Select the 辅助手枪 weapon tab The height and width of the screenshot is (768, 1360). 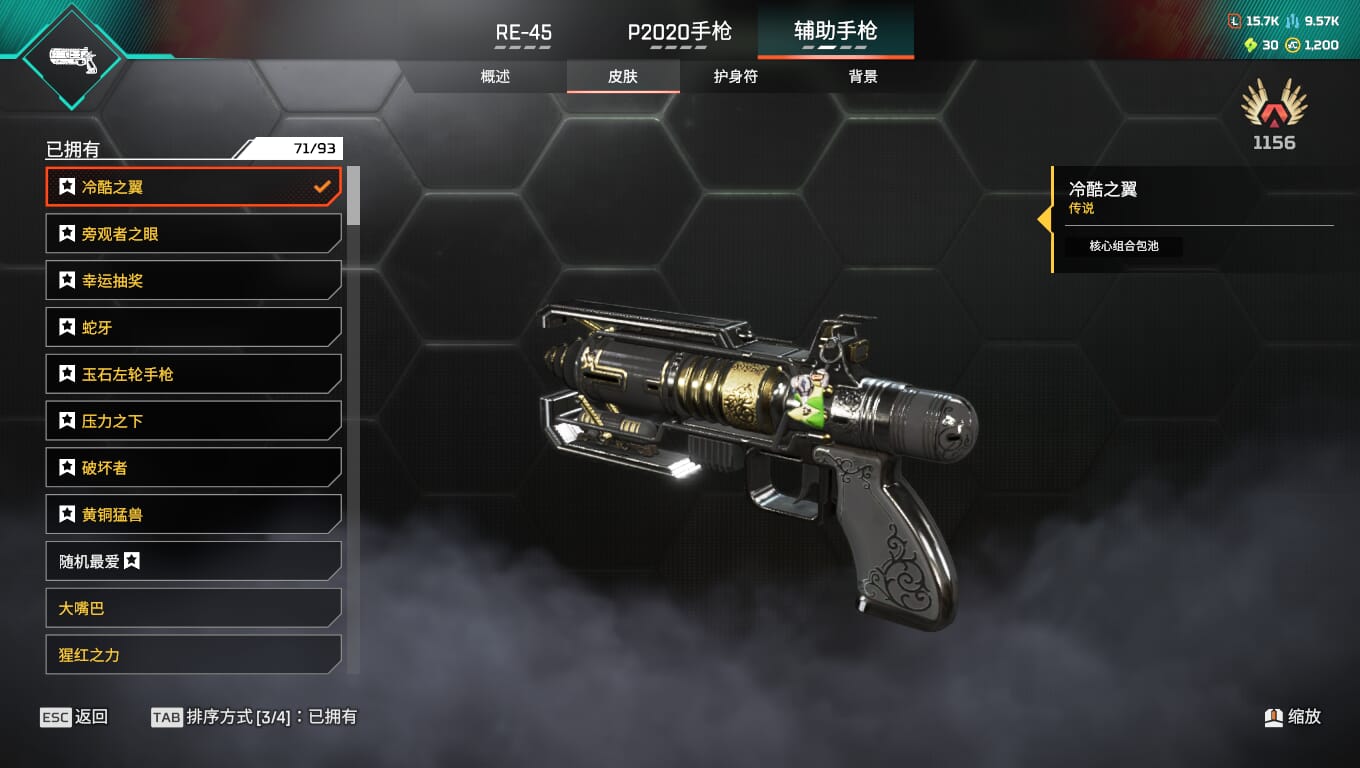point(835,32)
